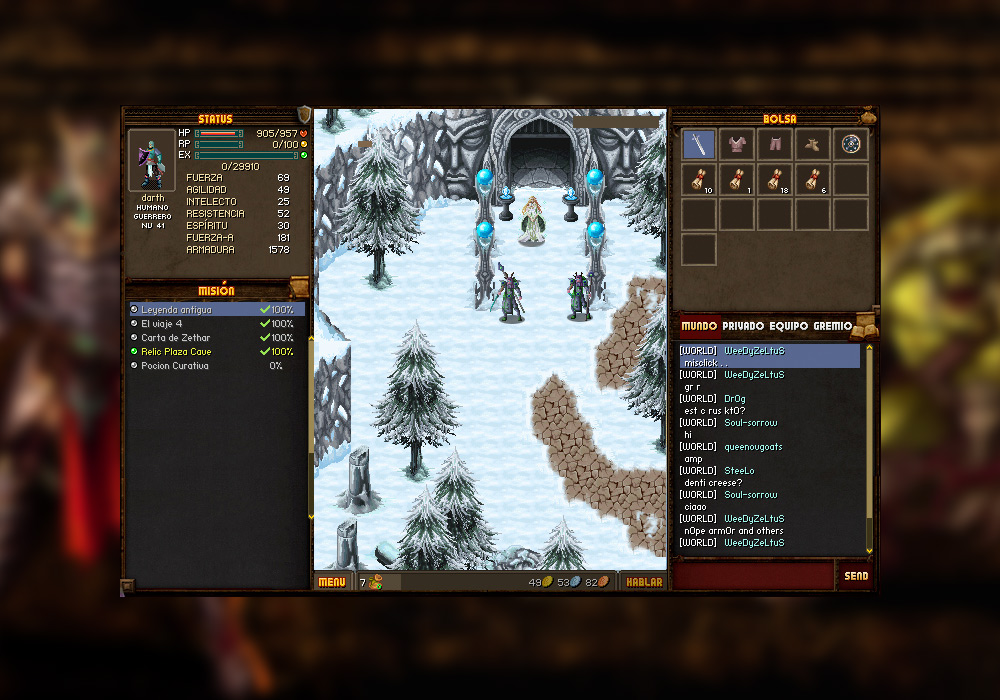Focus the chat text input box
1000x700 pixels.
click(754, 576)
